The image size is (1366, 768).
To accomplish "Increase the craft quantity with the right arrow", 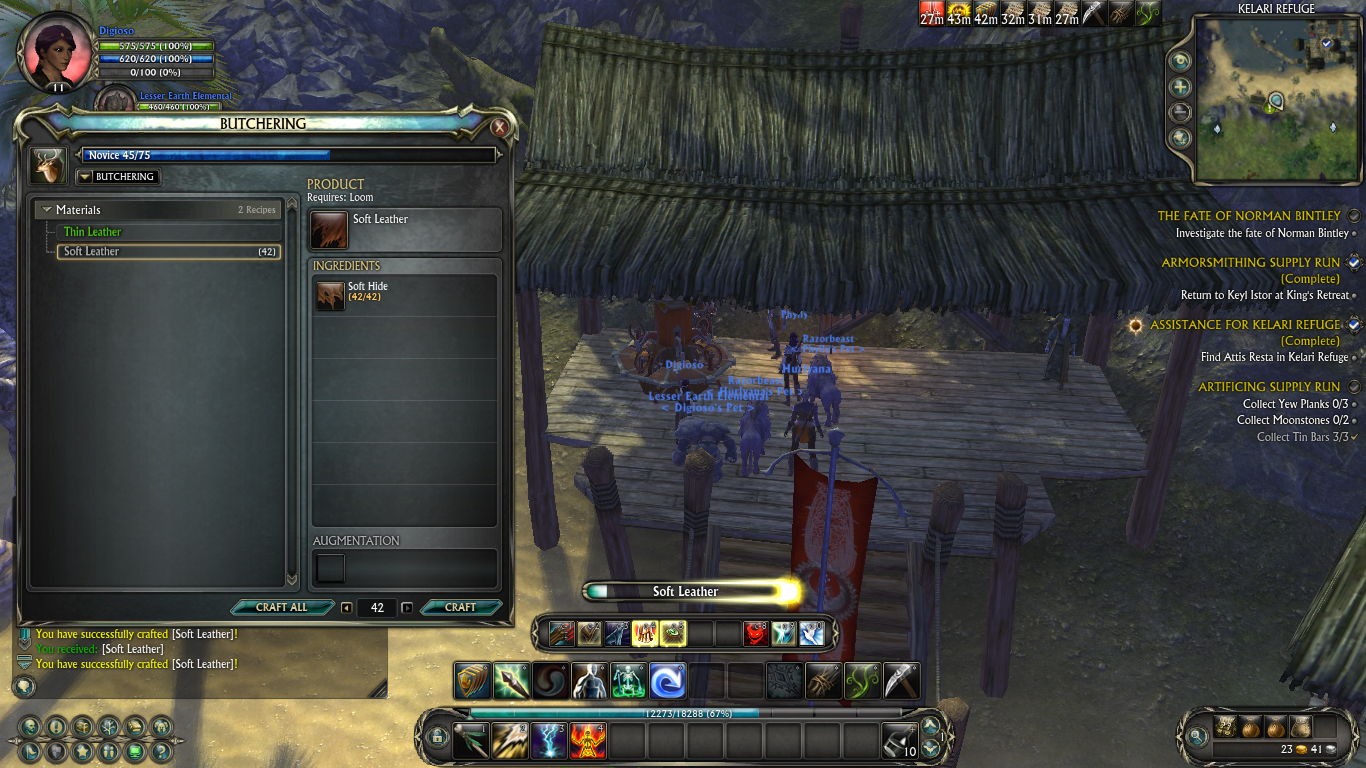I will (407, 608).
